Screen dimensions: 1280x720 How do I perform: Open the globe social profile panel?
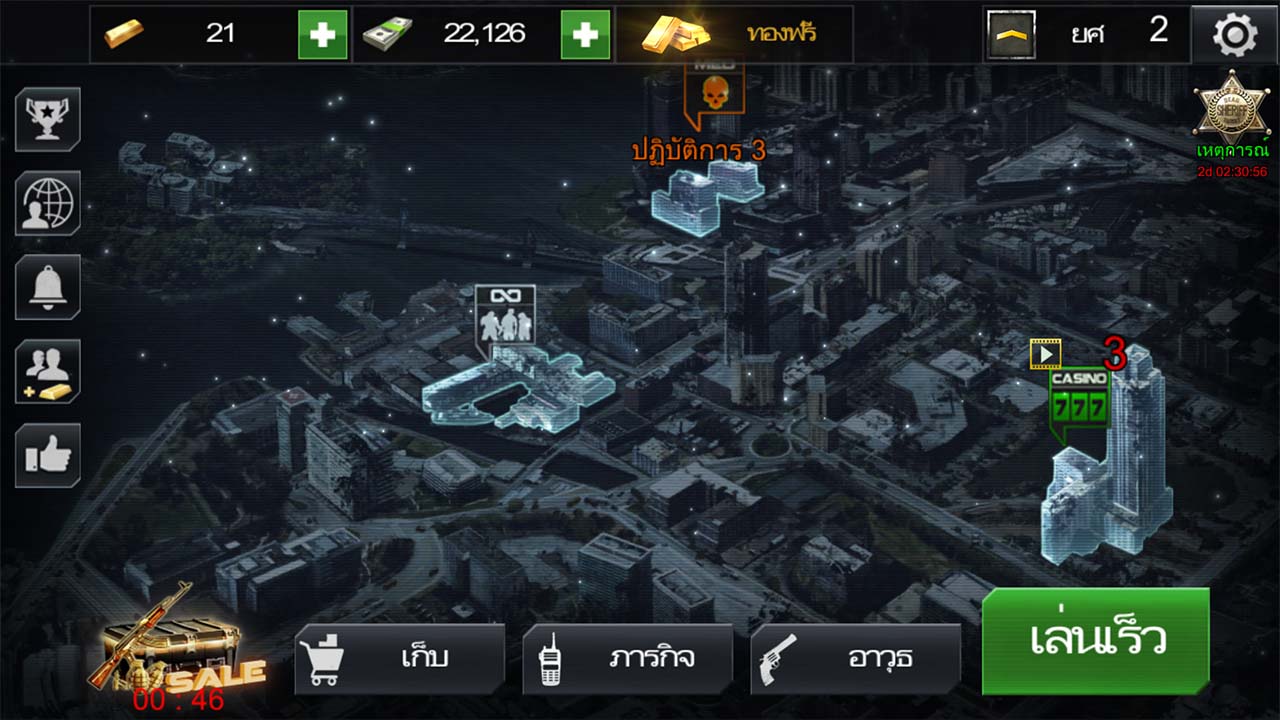[x=48, y=203]
